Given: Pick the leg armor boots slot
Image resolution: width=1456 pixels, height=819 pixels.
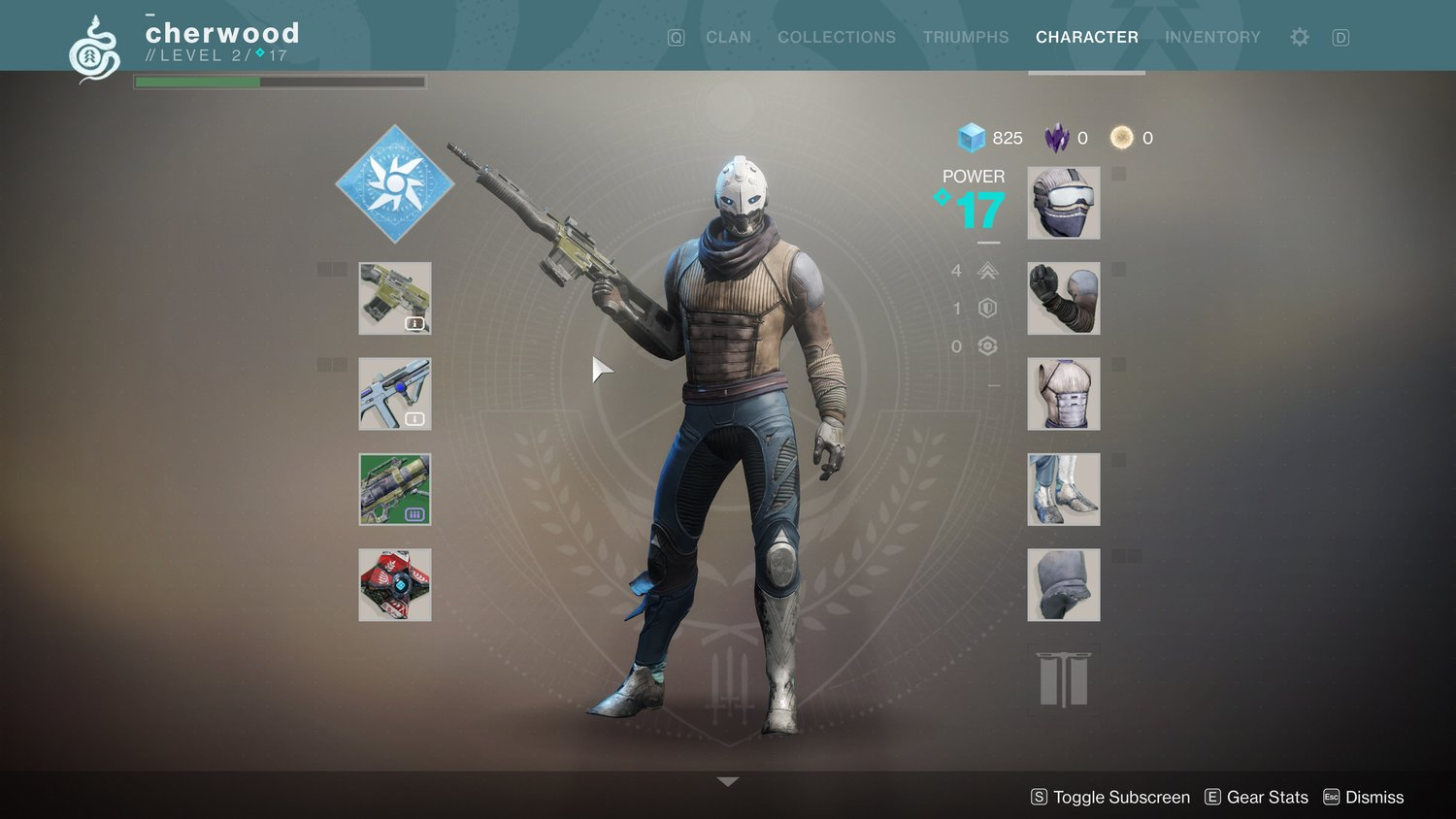Looking at the screenshot, I should point(1063,489).
